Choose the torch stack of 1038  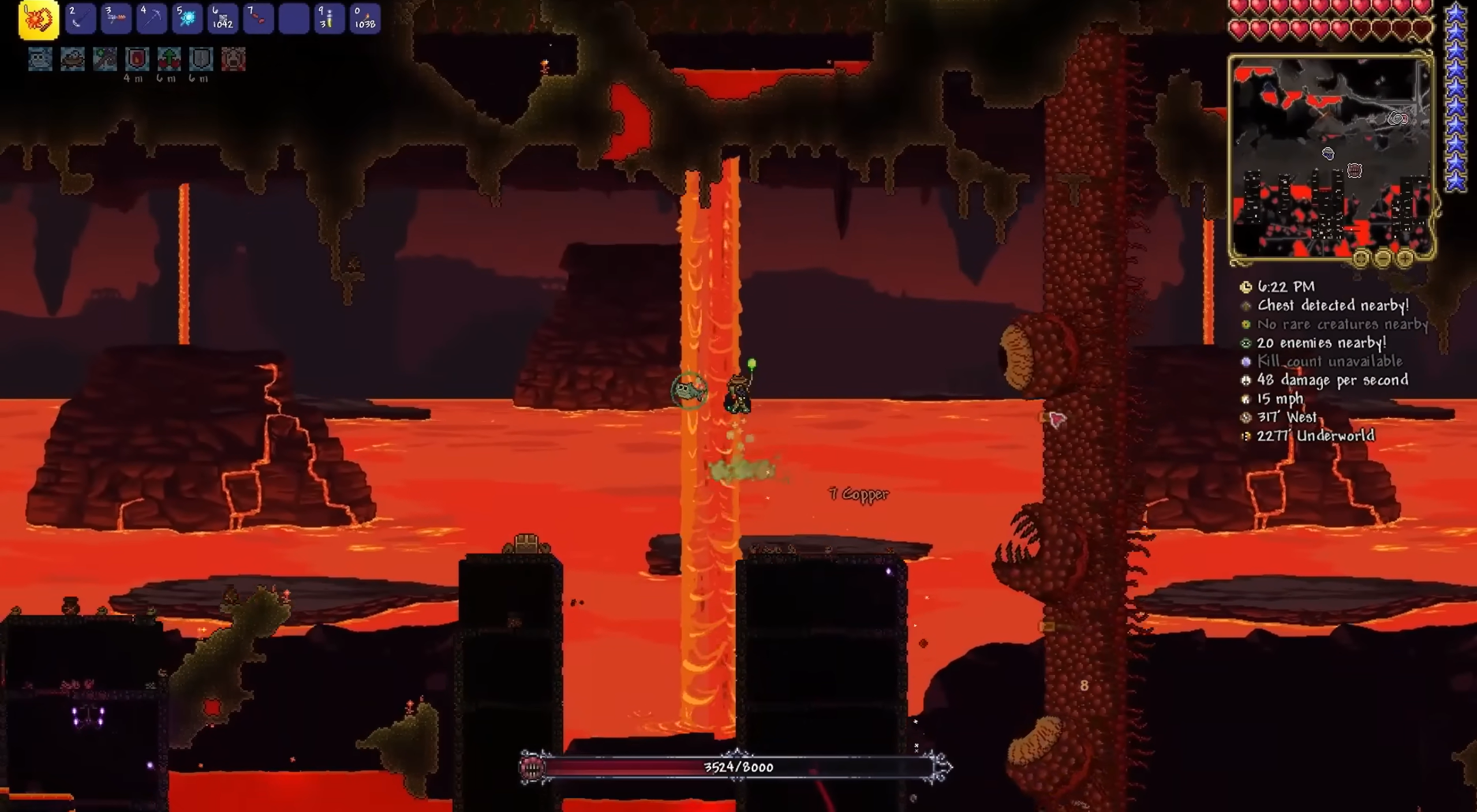365,19
